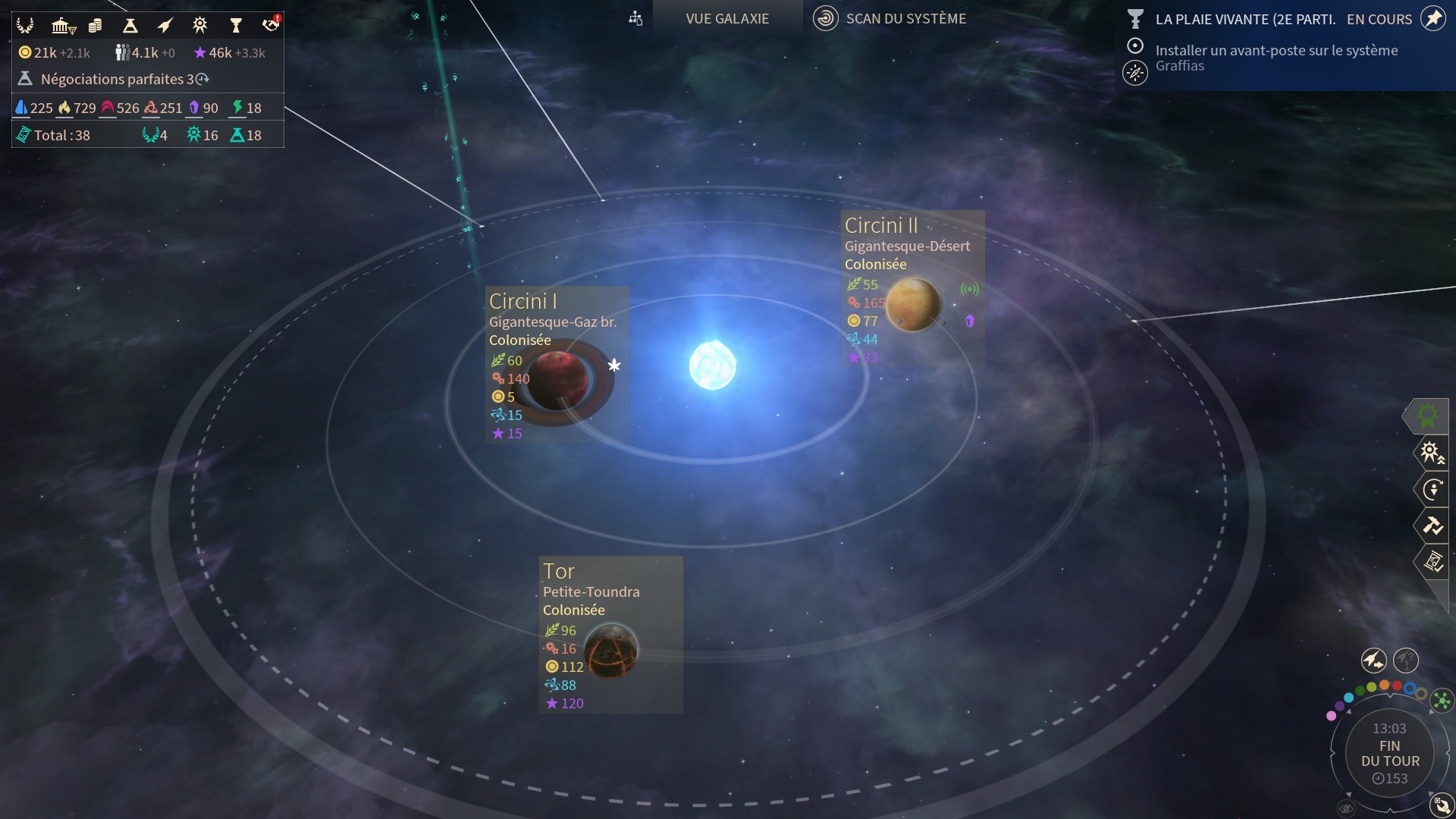Open the quest trophy screen
1456x819 pixels.
point(235,26)
